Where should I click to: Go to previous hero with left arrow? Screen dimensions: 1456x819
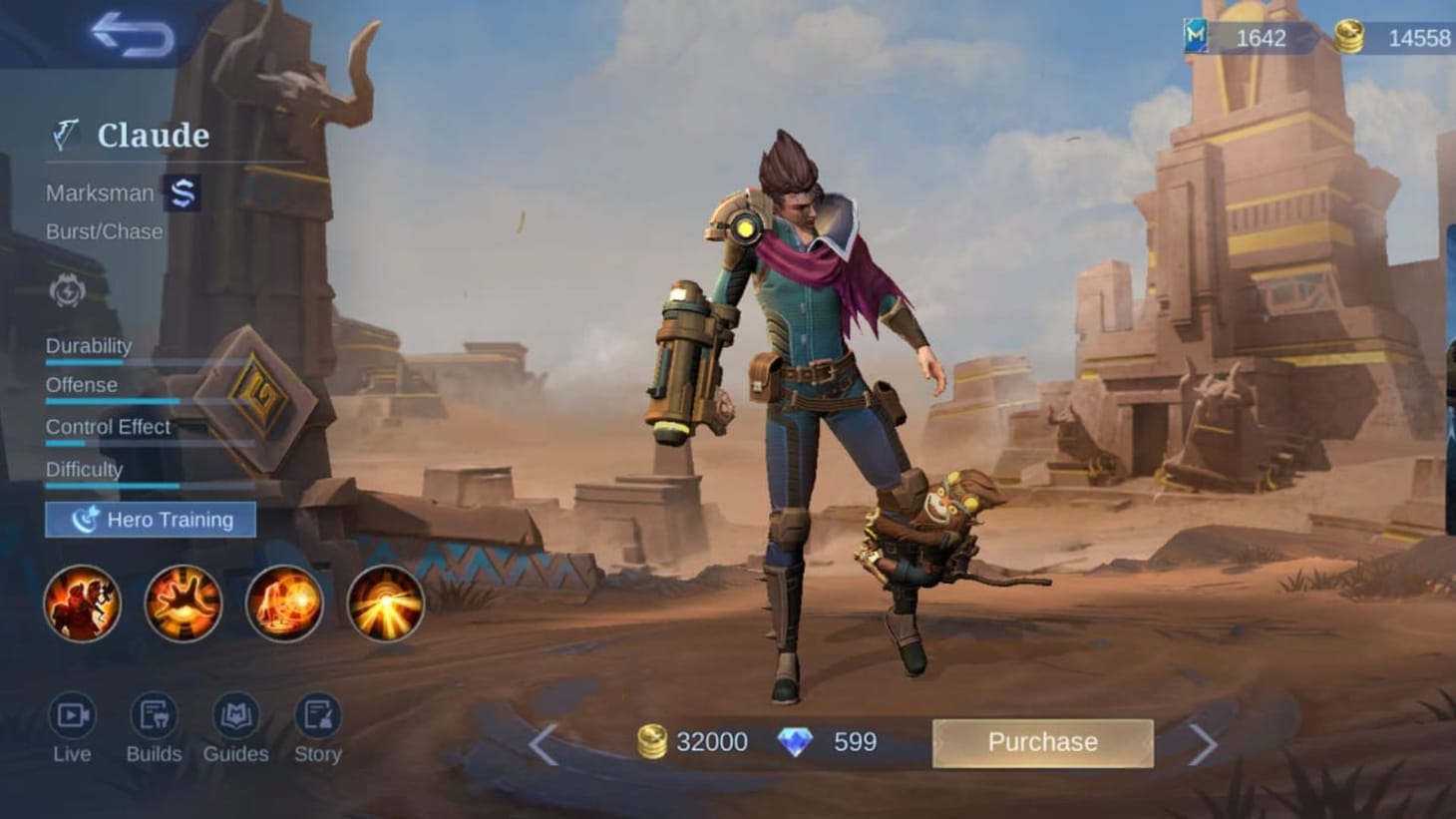pos(546,742)
